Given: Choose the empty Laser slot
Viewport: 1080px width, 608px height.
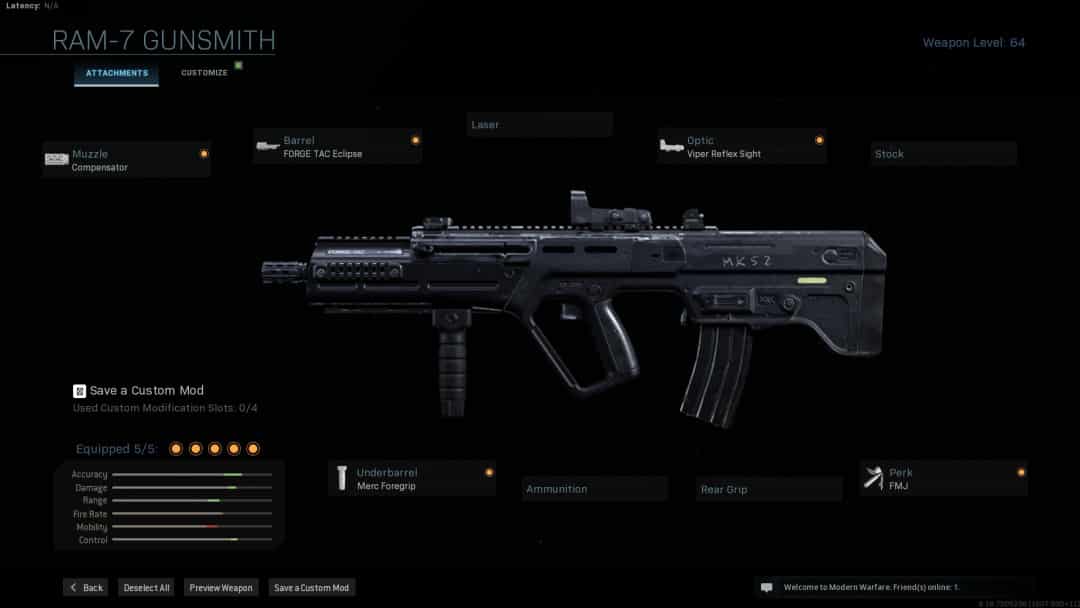Looking at the screenshot, I should click(x=540, y=125).
